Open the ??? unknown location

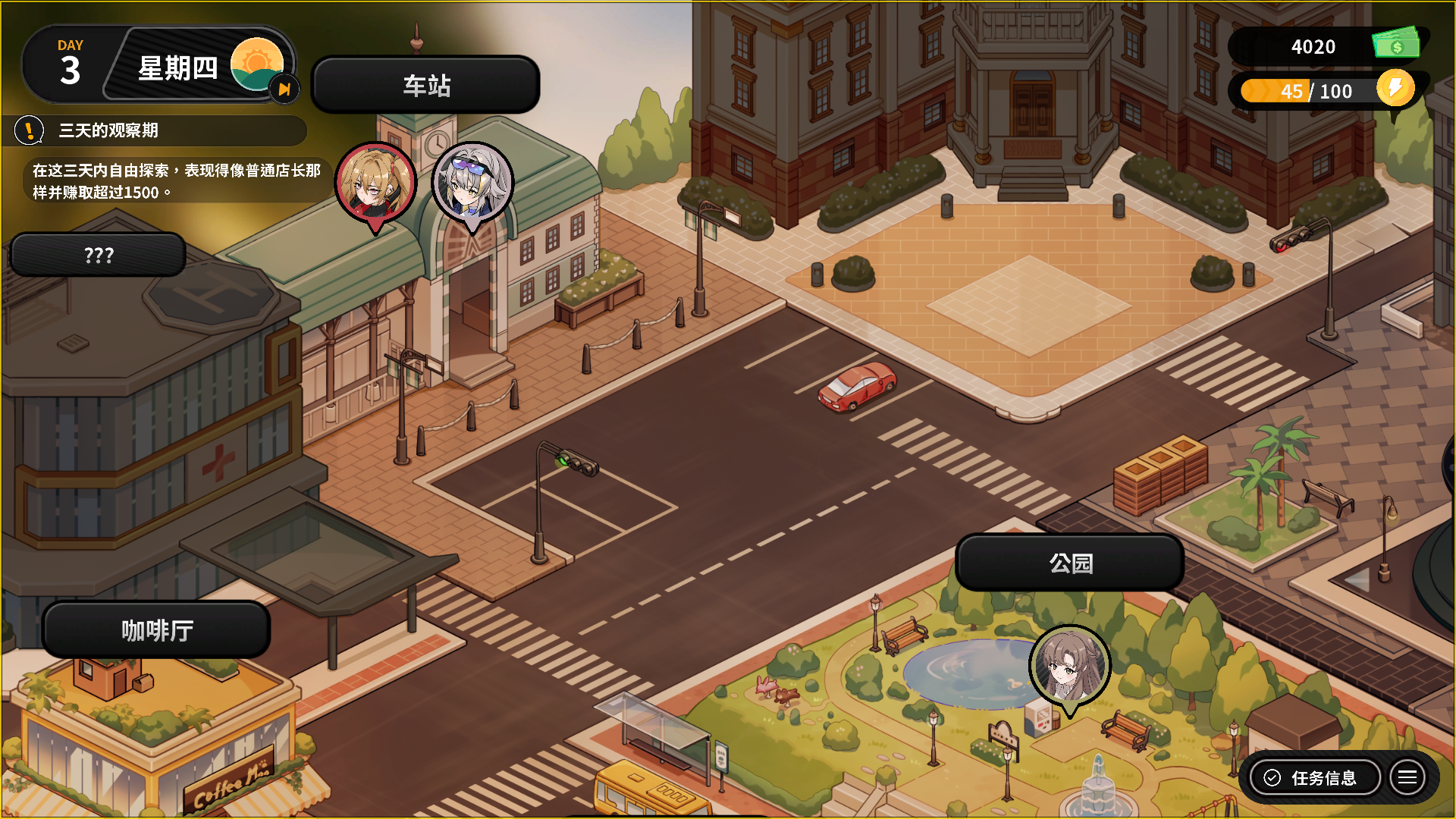click(x=99, y=256)
